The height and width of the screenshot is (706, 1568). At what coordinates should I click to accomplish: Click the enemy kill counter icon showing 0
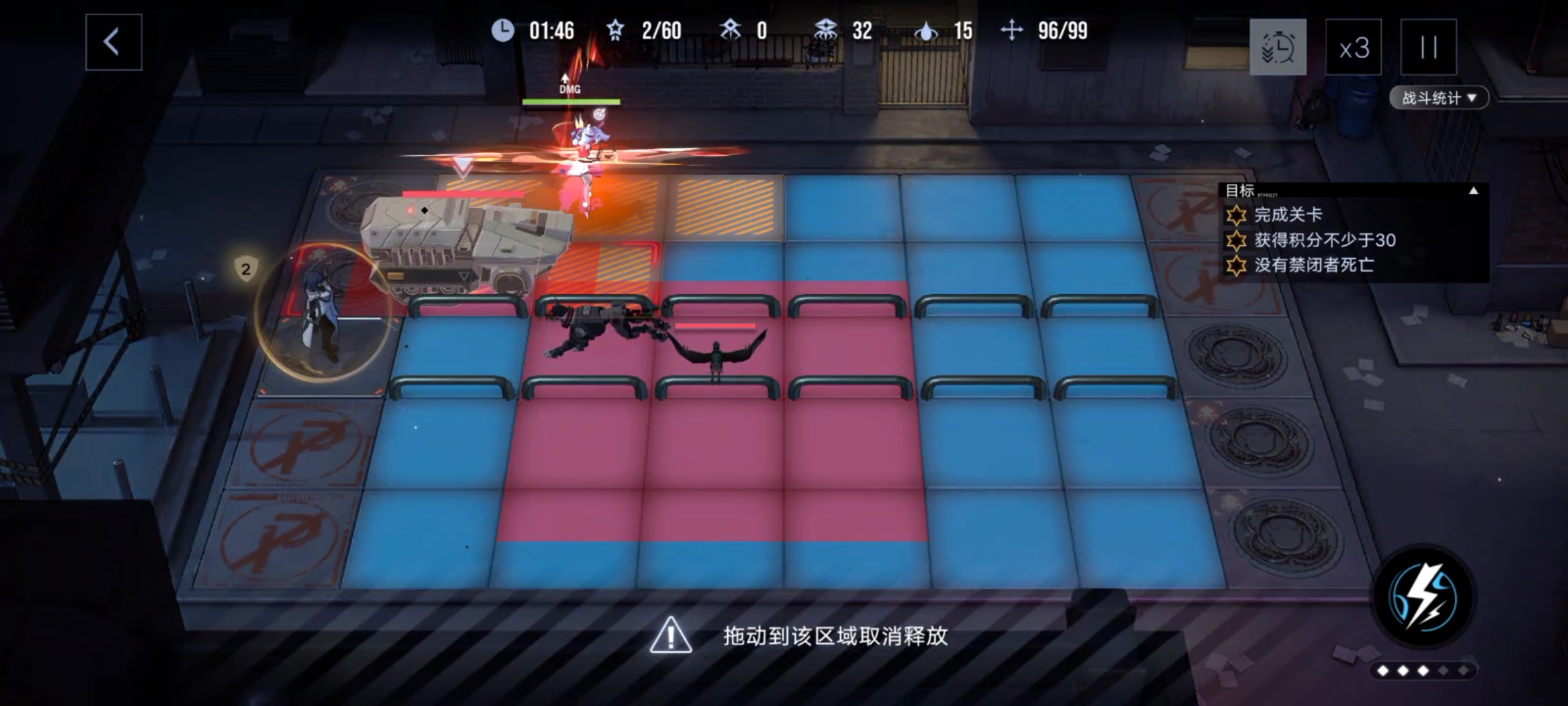click(732, 30)
